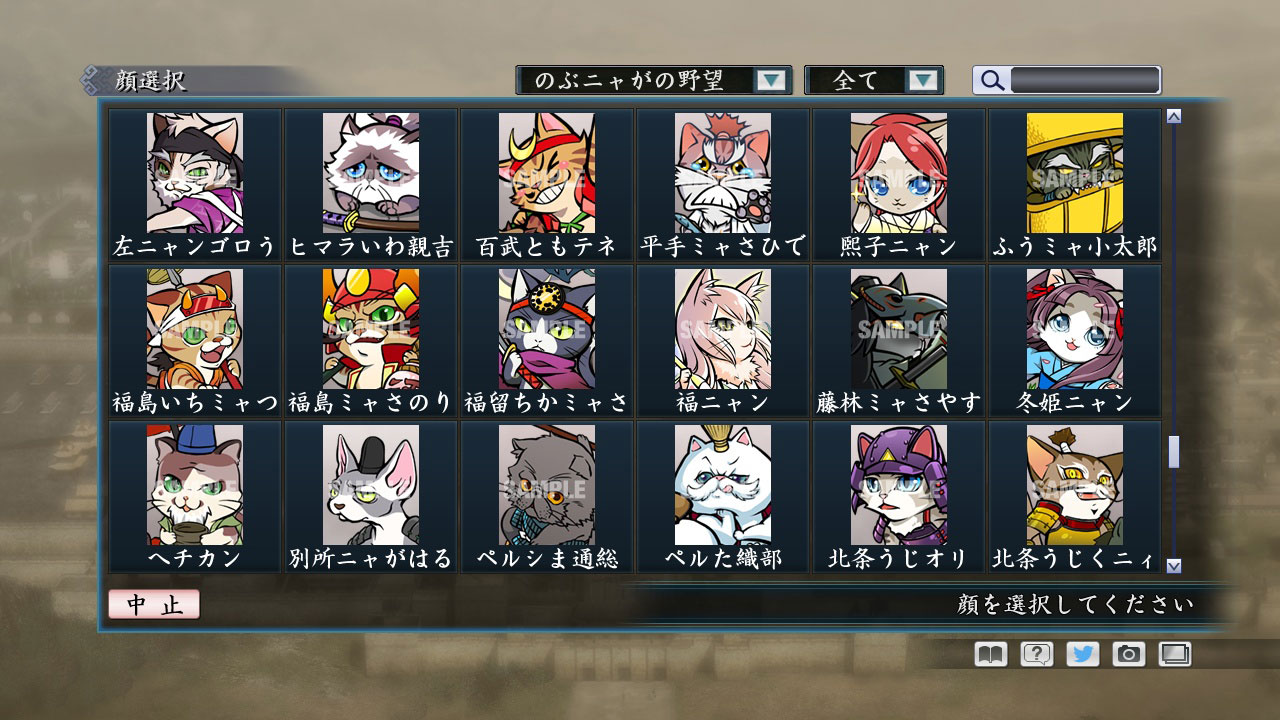
Task: Click the search text input field
Action: pos(1085,78)
